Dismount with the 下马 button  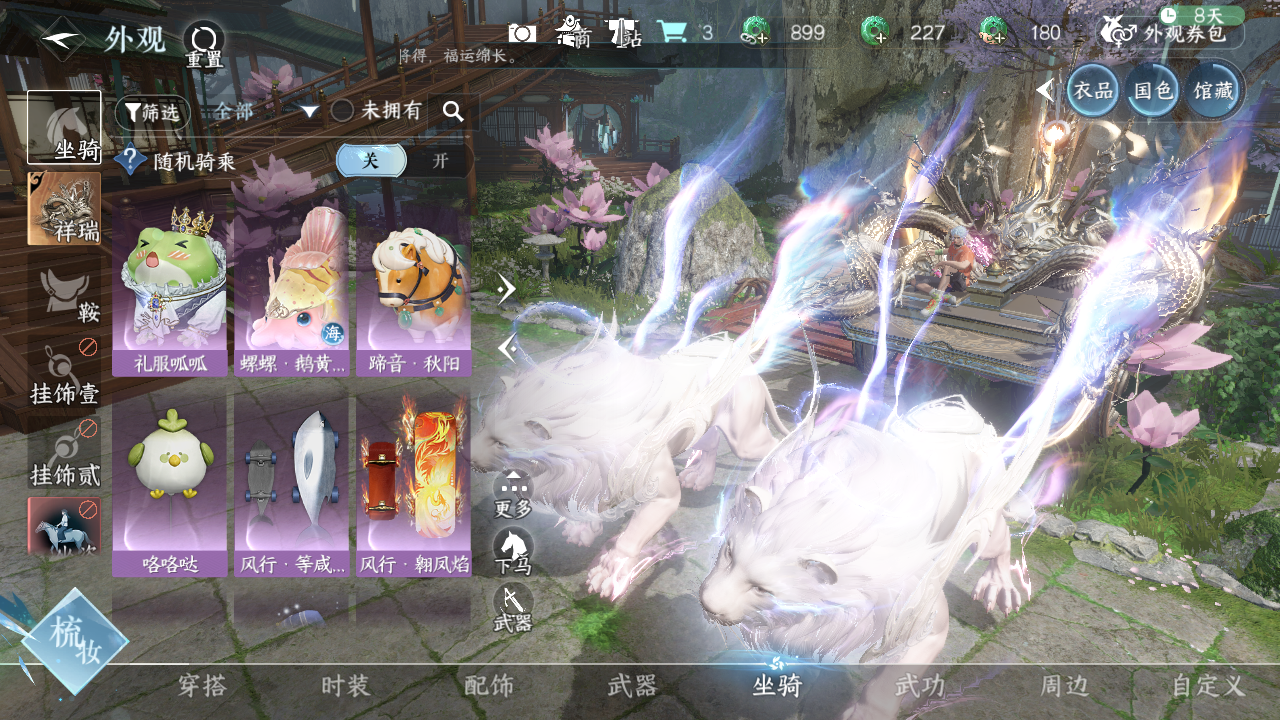pos(513,551)
